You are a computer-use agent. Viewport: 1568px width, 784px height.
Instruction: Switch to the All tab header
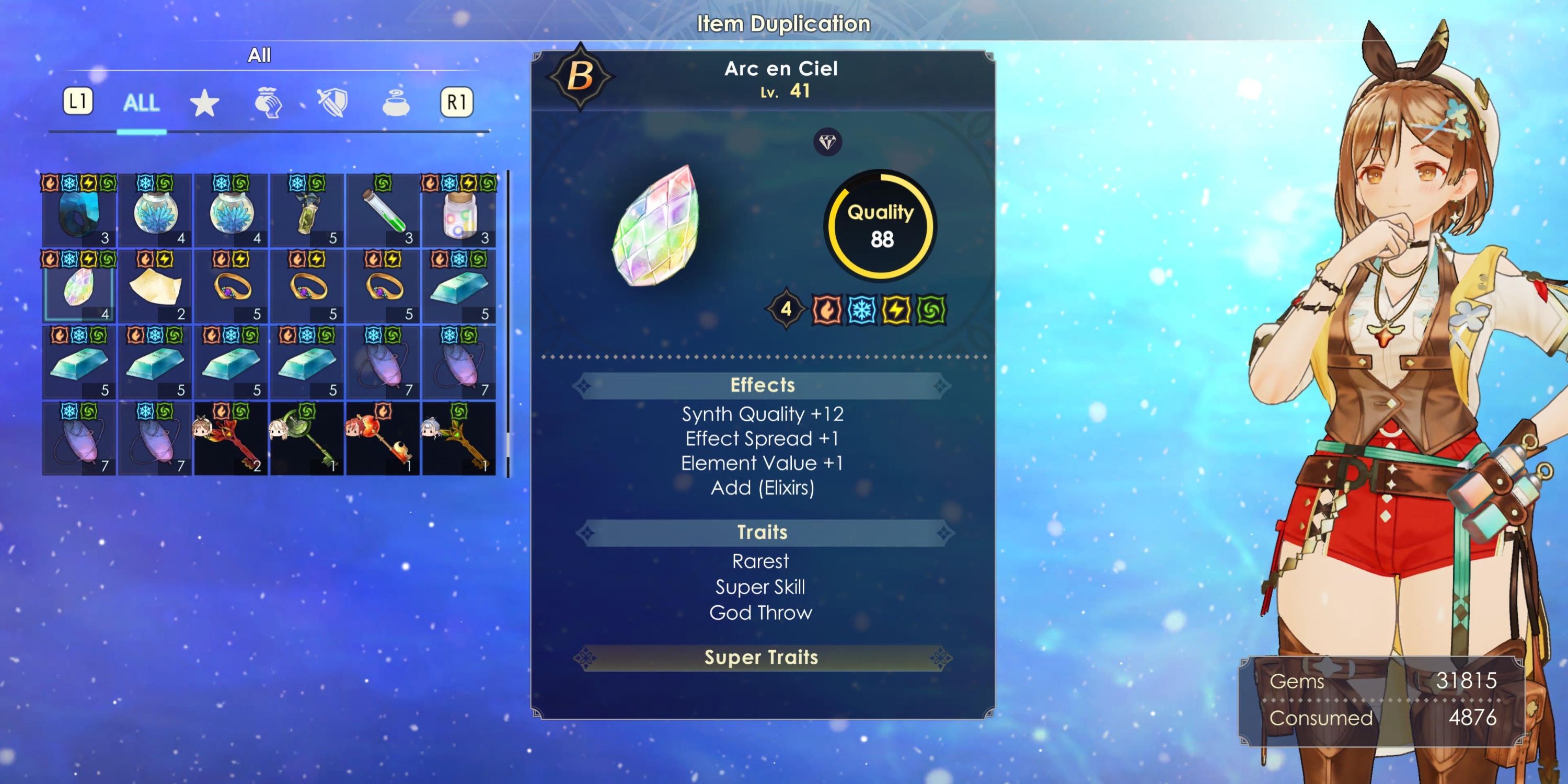[260, 55]
